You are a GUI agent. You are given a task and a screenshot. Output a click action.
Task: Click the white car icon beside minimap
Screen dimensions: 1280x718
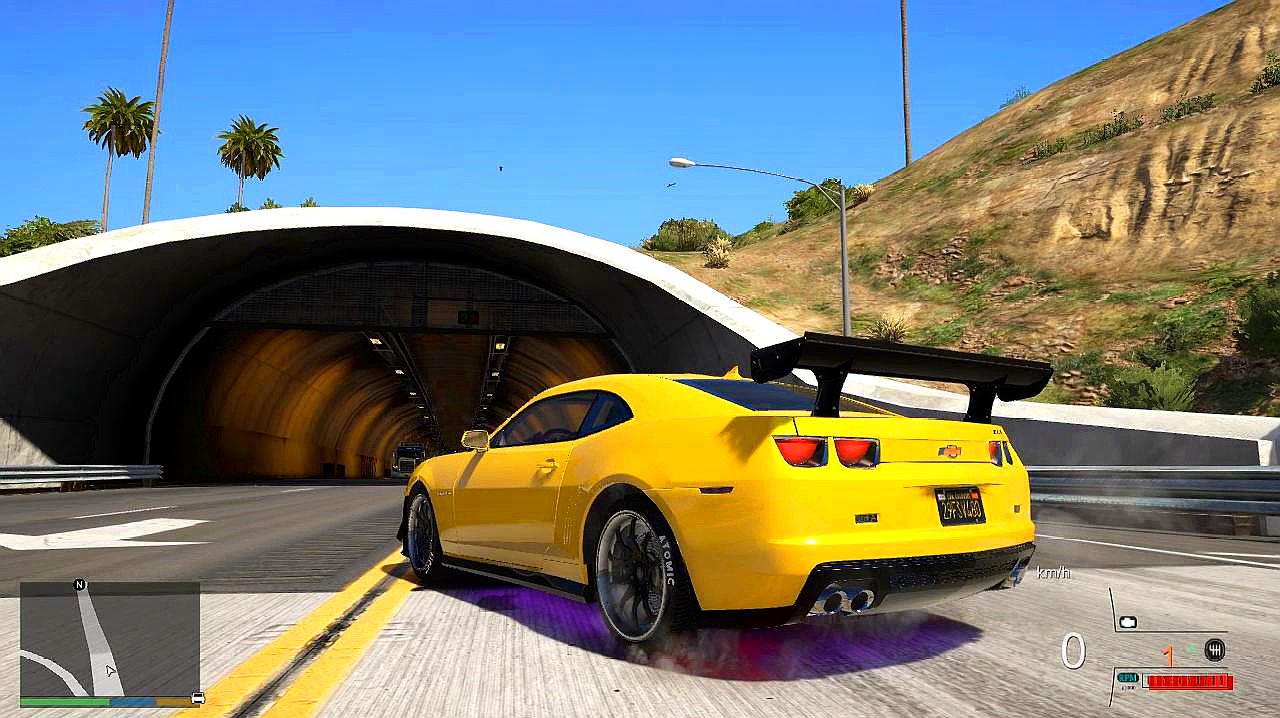coord(198,697)
